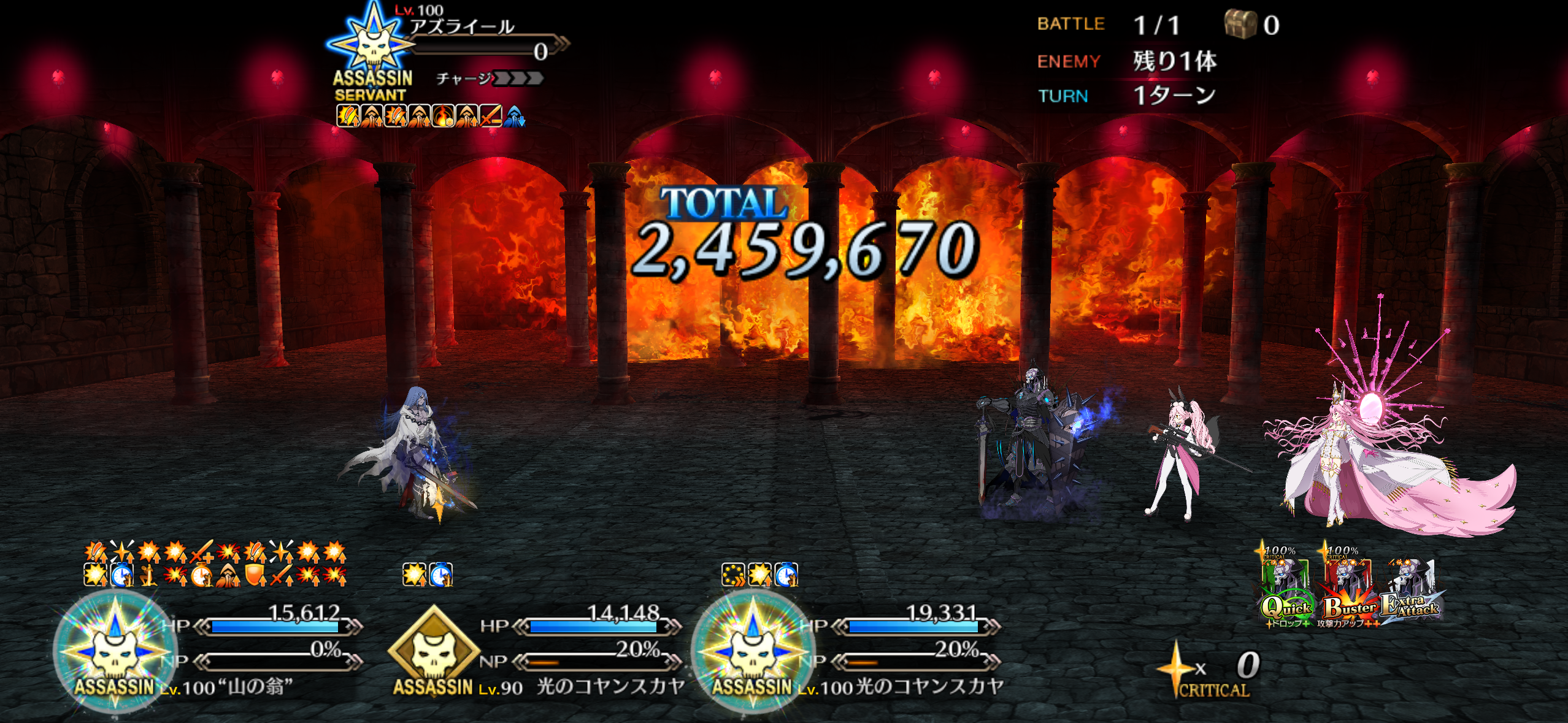Inspect the buff icons above "山の翁"
This screenshot has width=1568, height=723.
pos(215,564)
